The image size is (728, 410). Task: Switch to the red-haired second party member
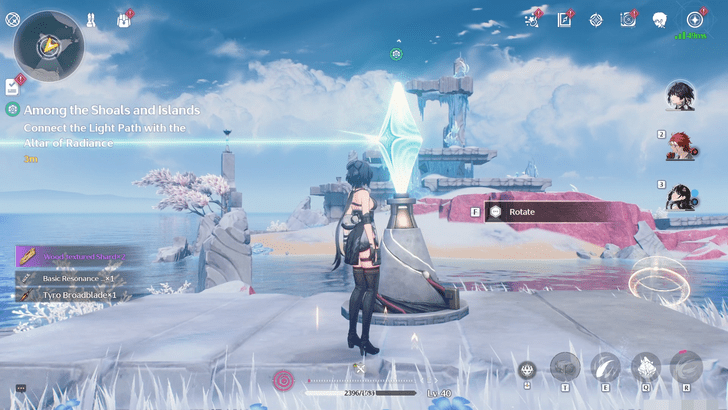coord(683,146)
